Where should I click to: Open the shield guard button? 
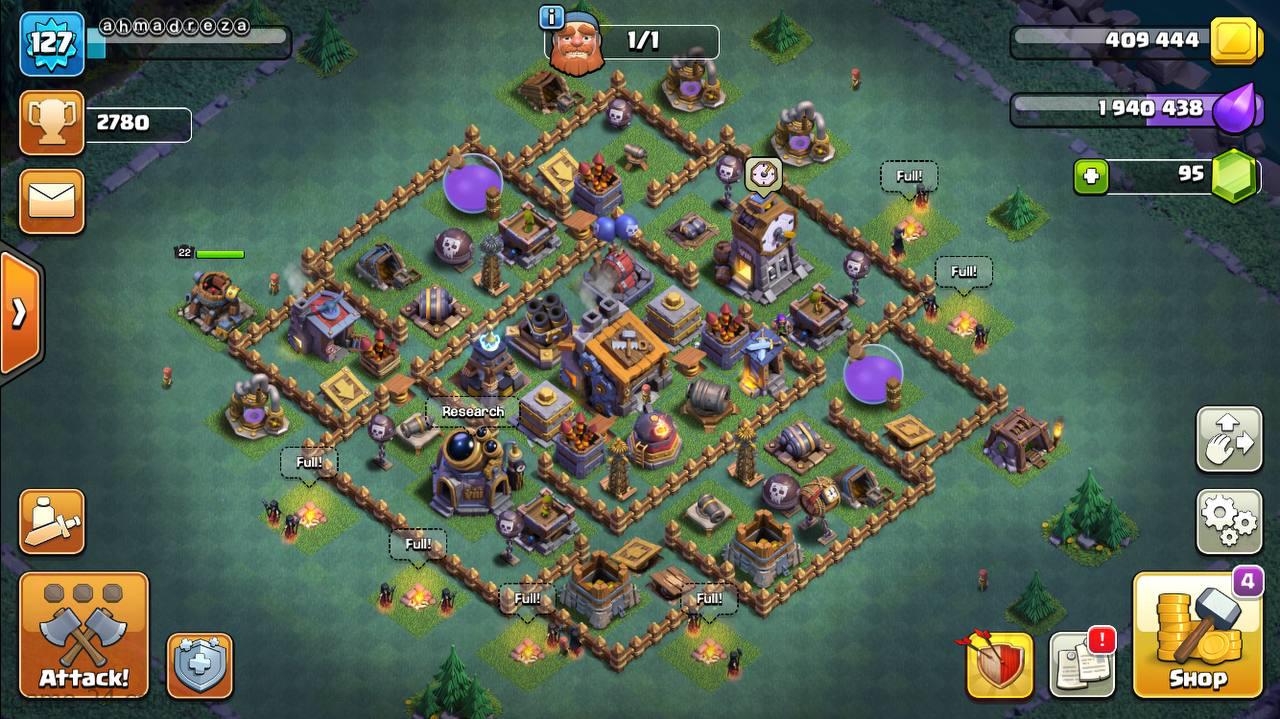coord(200,665)
